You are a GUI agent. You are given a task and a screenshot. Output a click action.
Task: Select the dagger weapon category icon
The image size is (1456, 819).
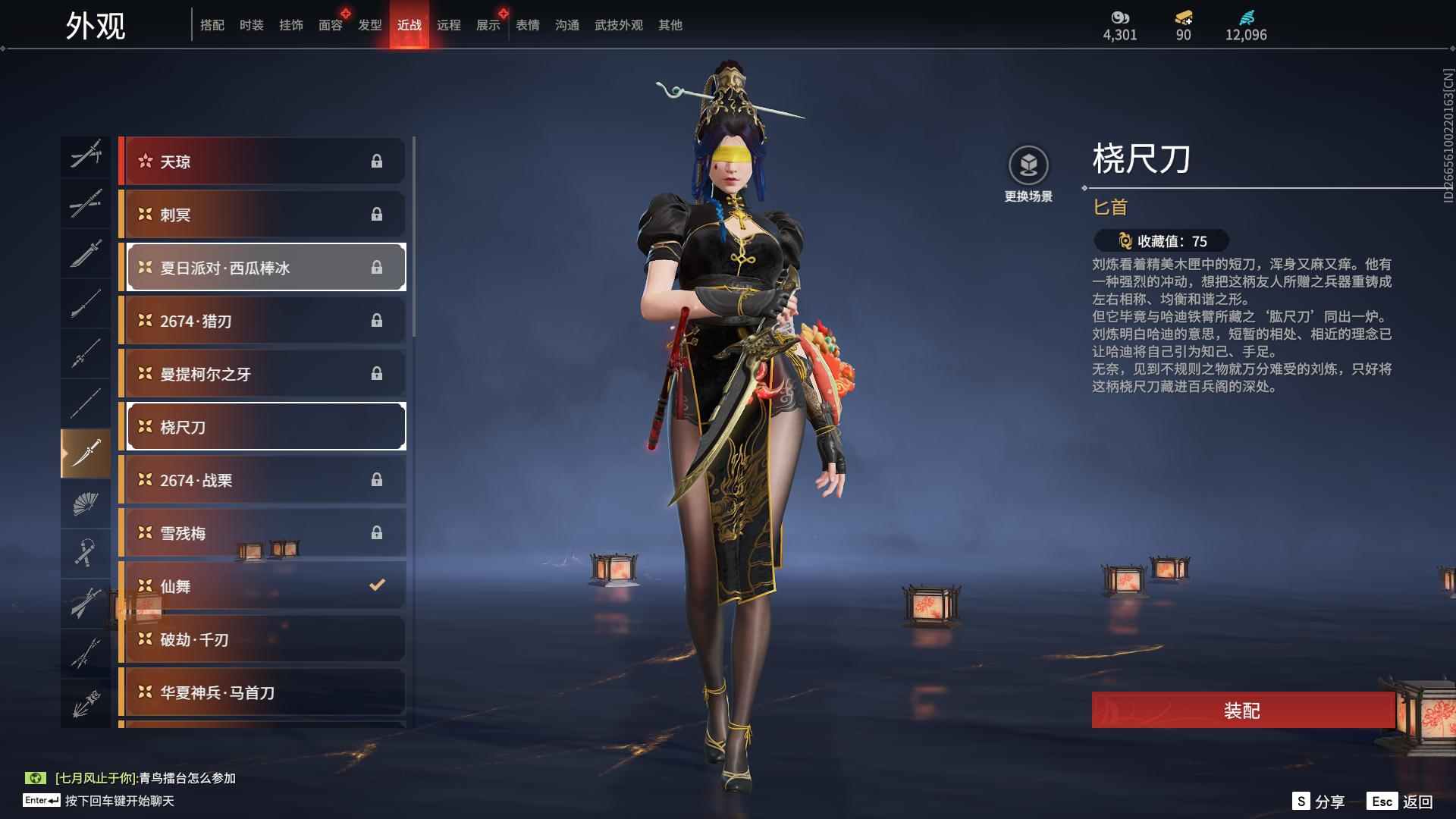86,451
